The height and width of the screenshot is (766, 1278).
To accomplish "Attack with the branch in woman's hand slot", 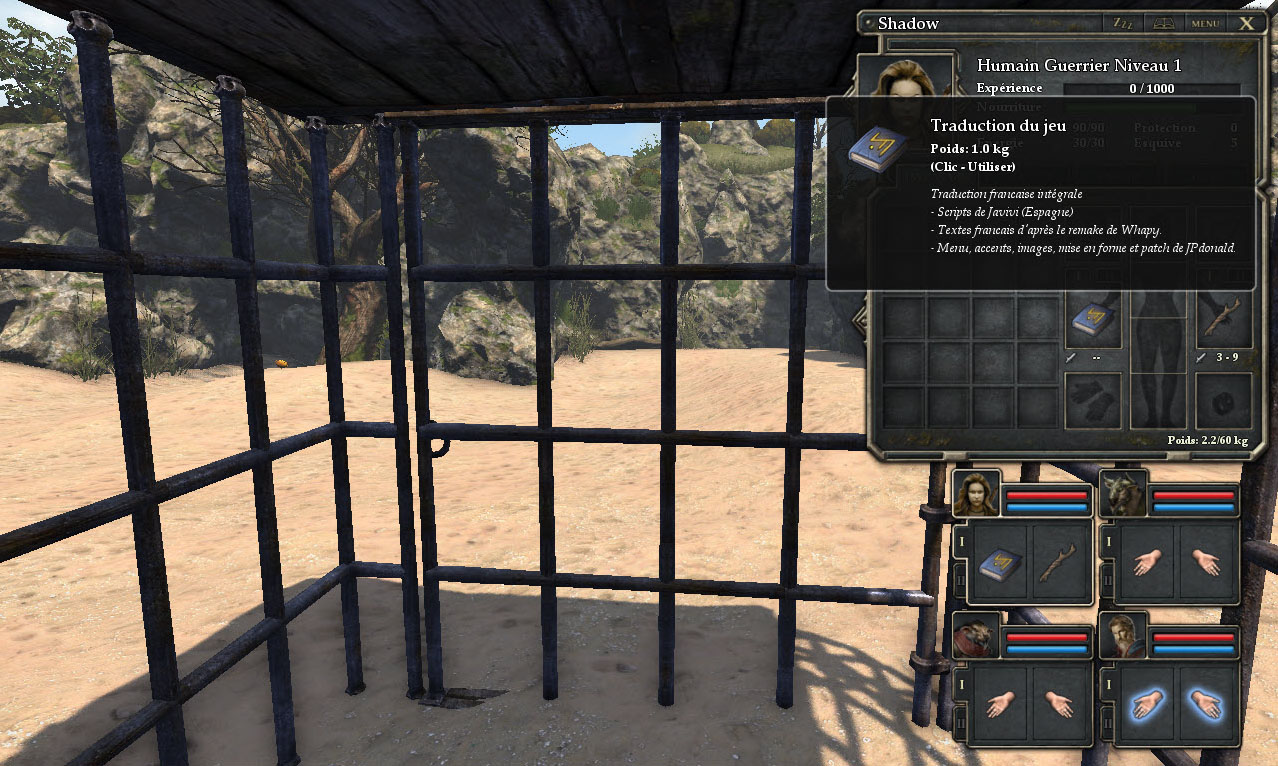I will [1060, 565].
